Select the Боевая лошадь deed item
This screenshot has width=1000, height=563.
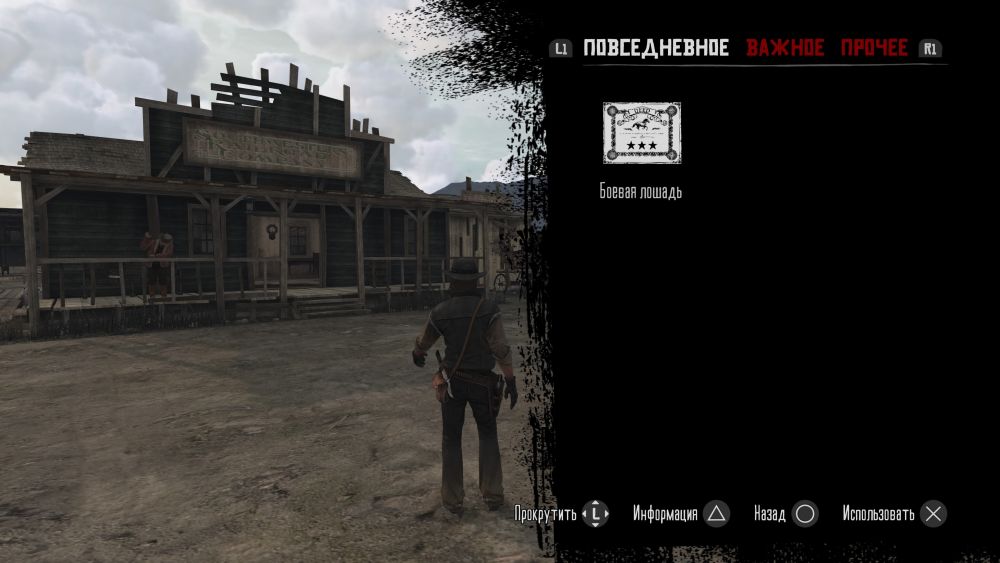641,133
